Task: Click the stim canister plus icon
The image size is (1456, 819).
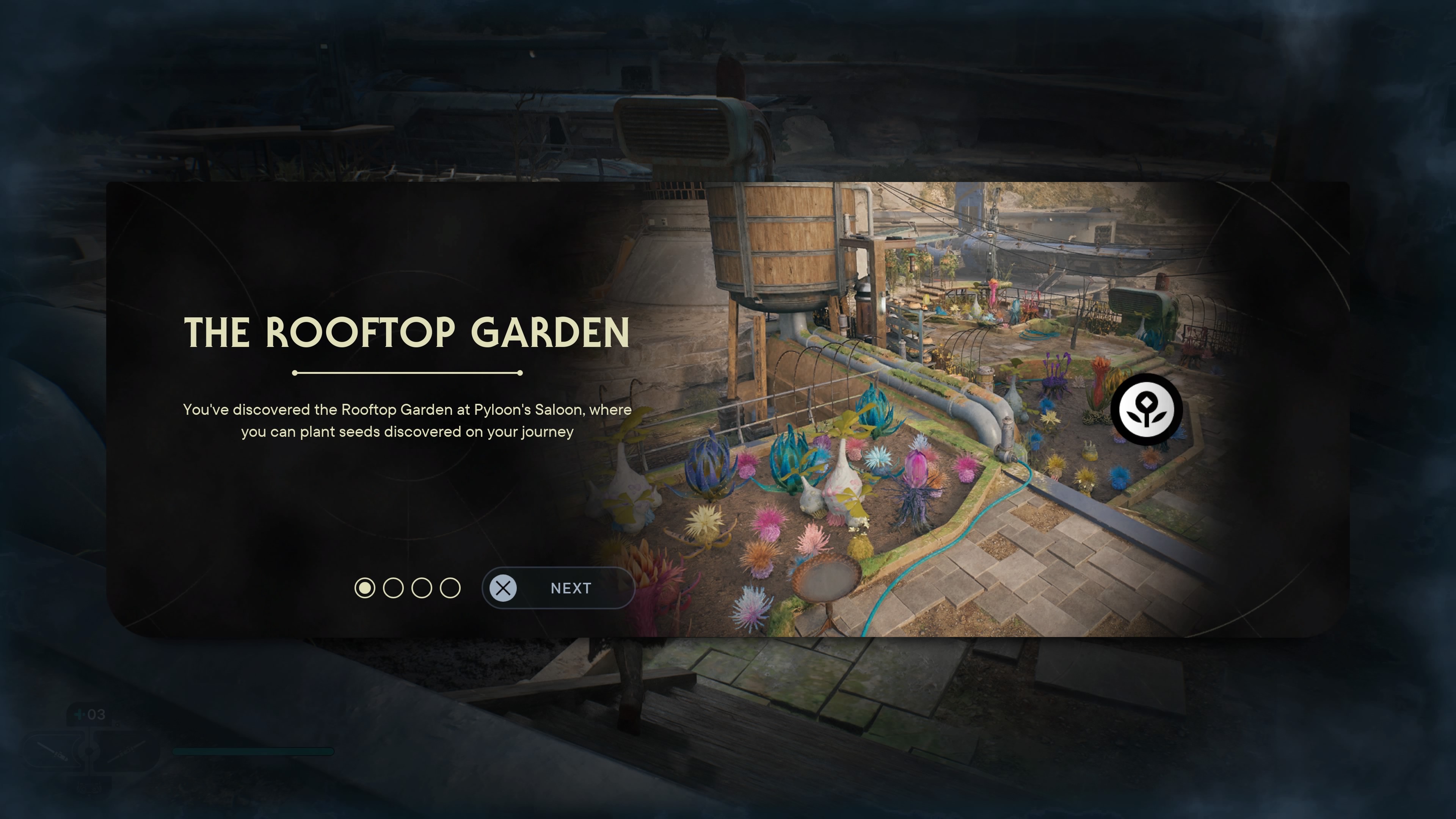Action: coord(80,714)
